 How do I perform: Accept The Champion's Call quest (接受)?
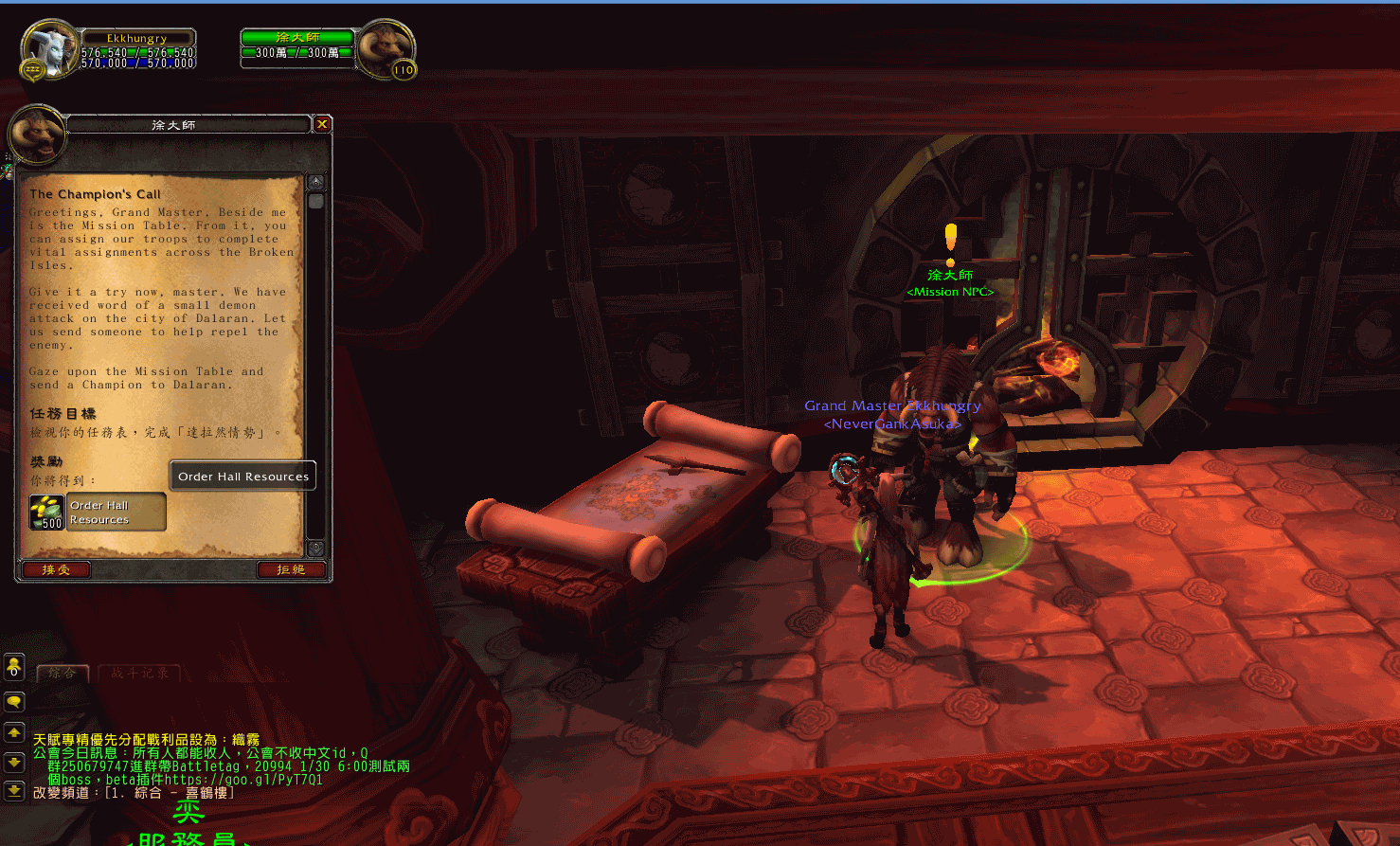point(56,569)
